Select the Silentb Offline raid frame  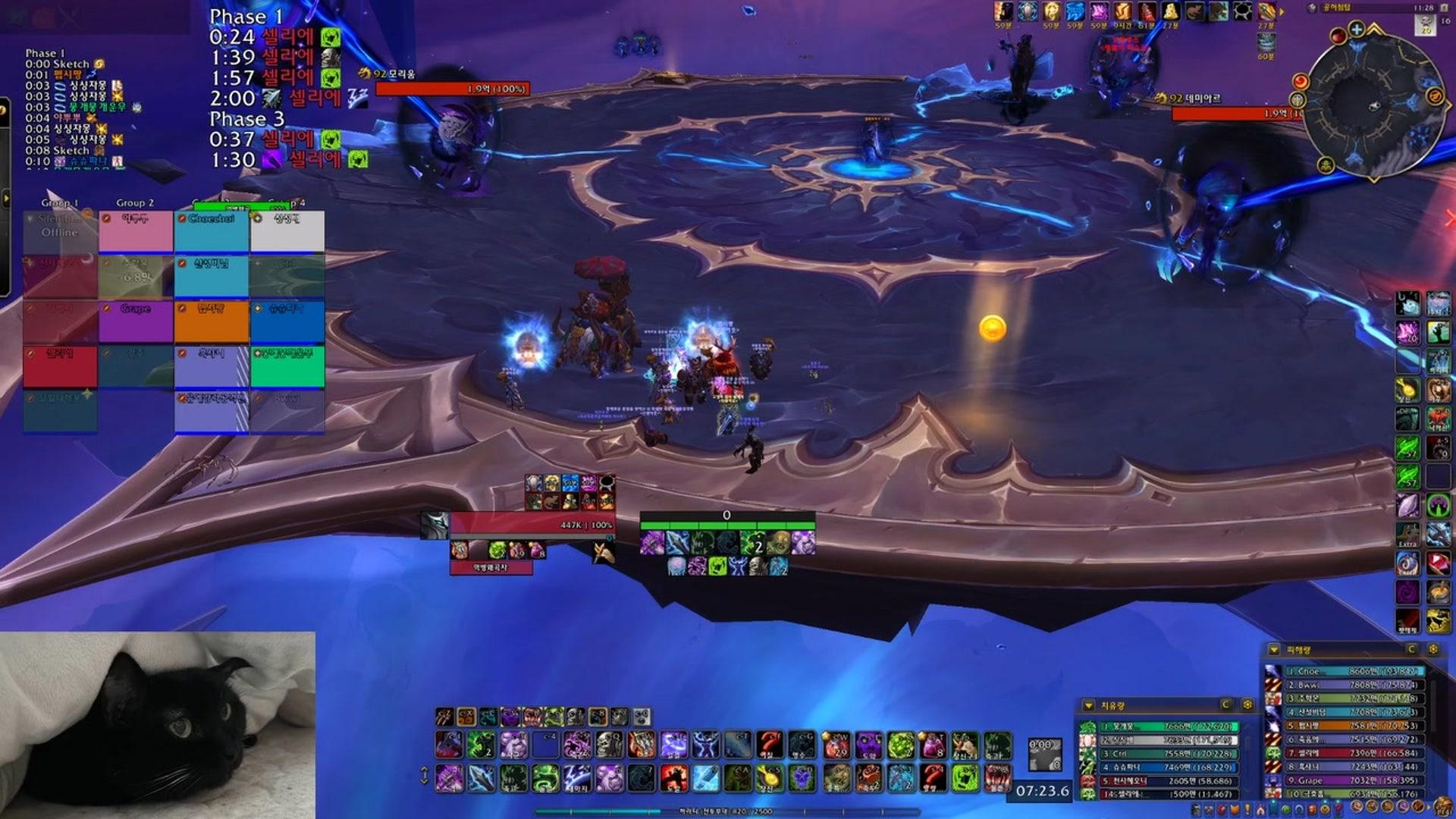tap(60, 231)
